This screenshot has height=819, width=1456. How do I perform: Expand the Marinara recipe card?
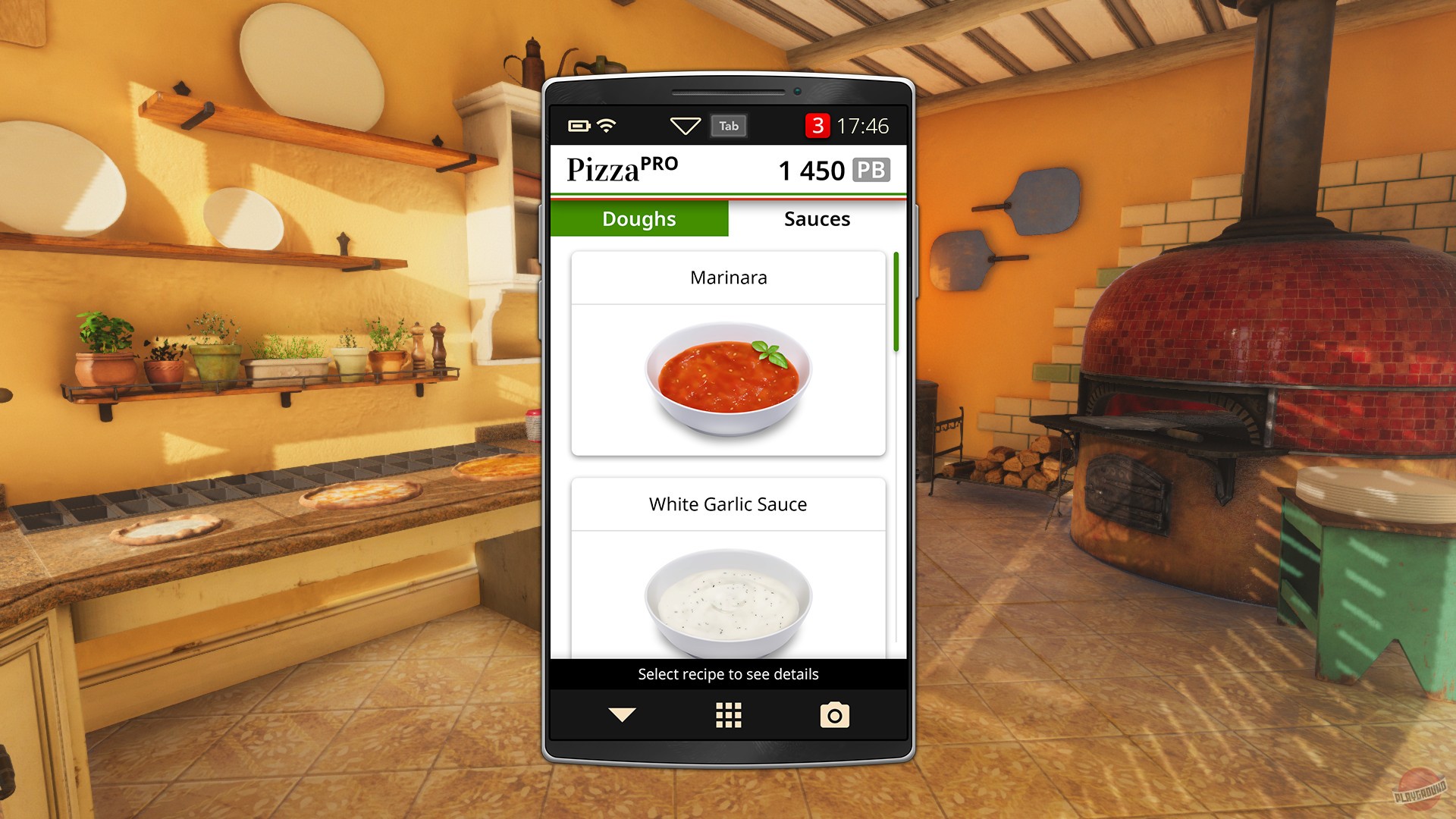pos(727,278)
